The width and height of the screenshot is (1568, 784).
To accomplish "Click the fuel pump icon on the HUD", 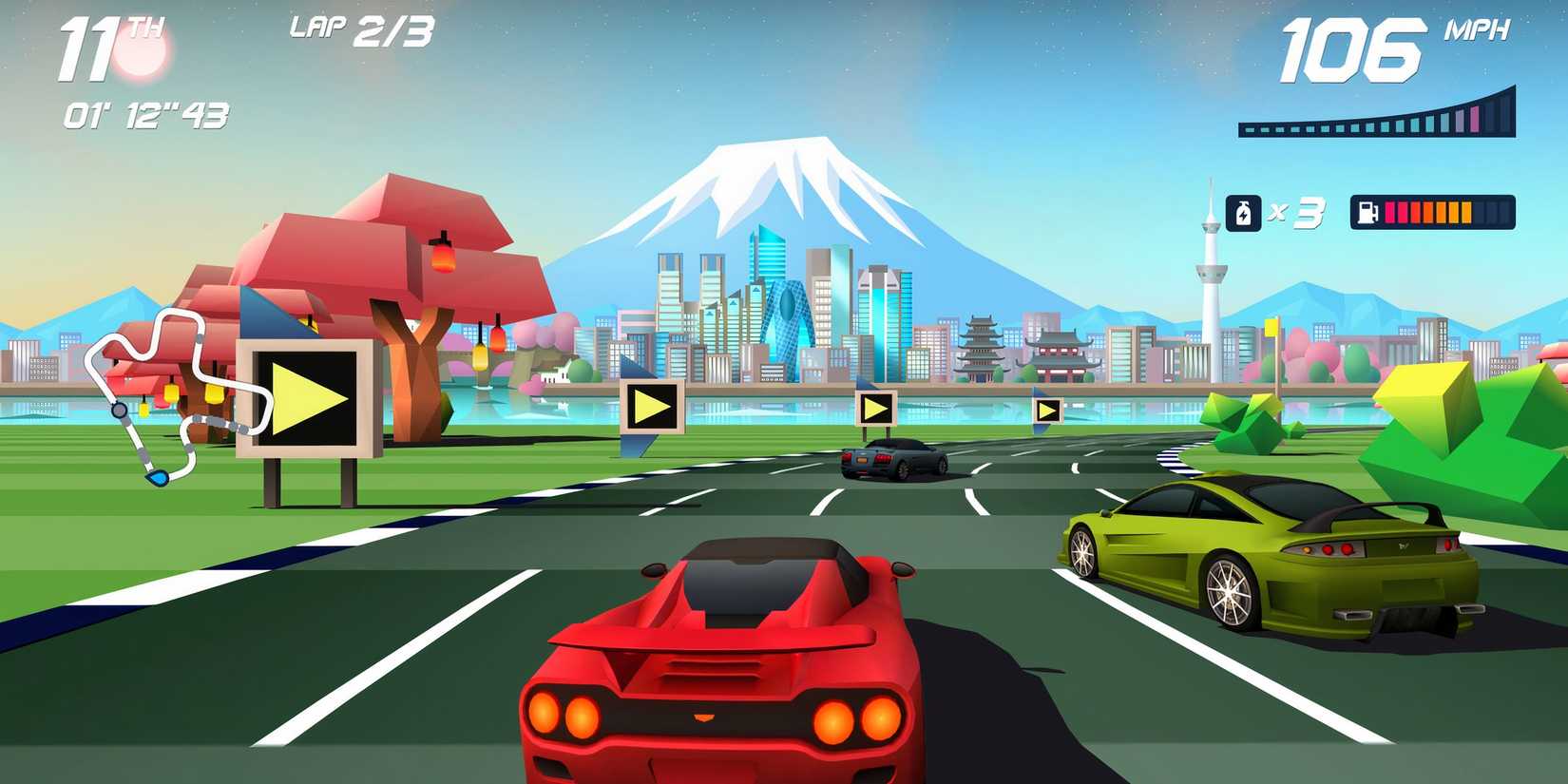I will (x=1367, y=212).
